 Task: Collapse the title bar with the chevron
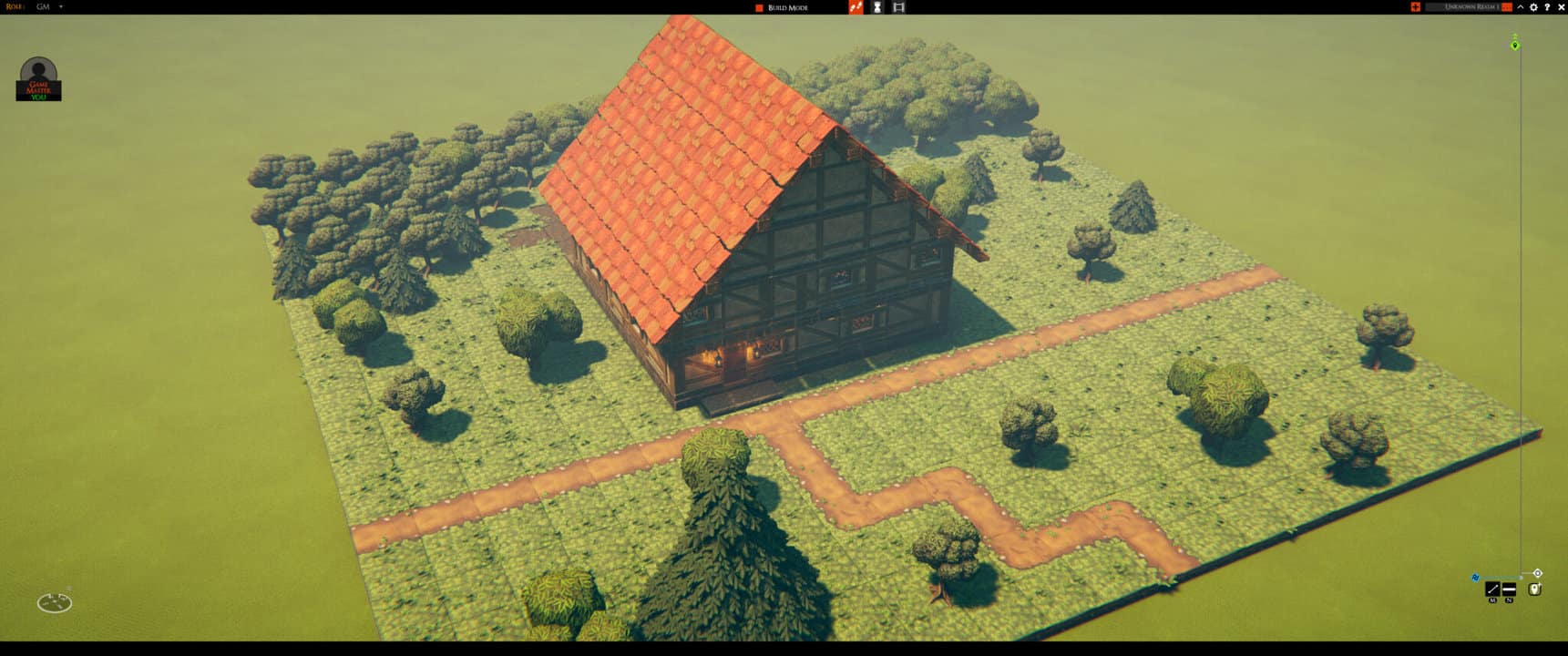tap(1521, 6)
